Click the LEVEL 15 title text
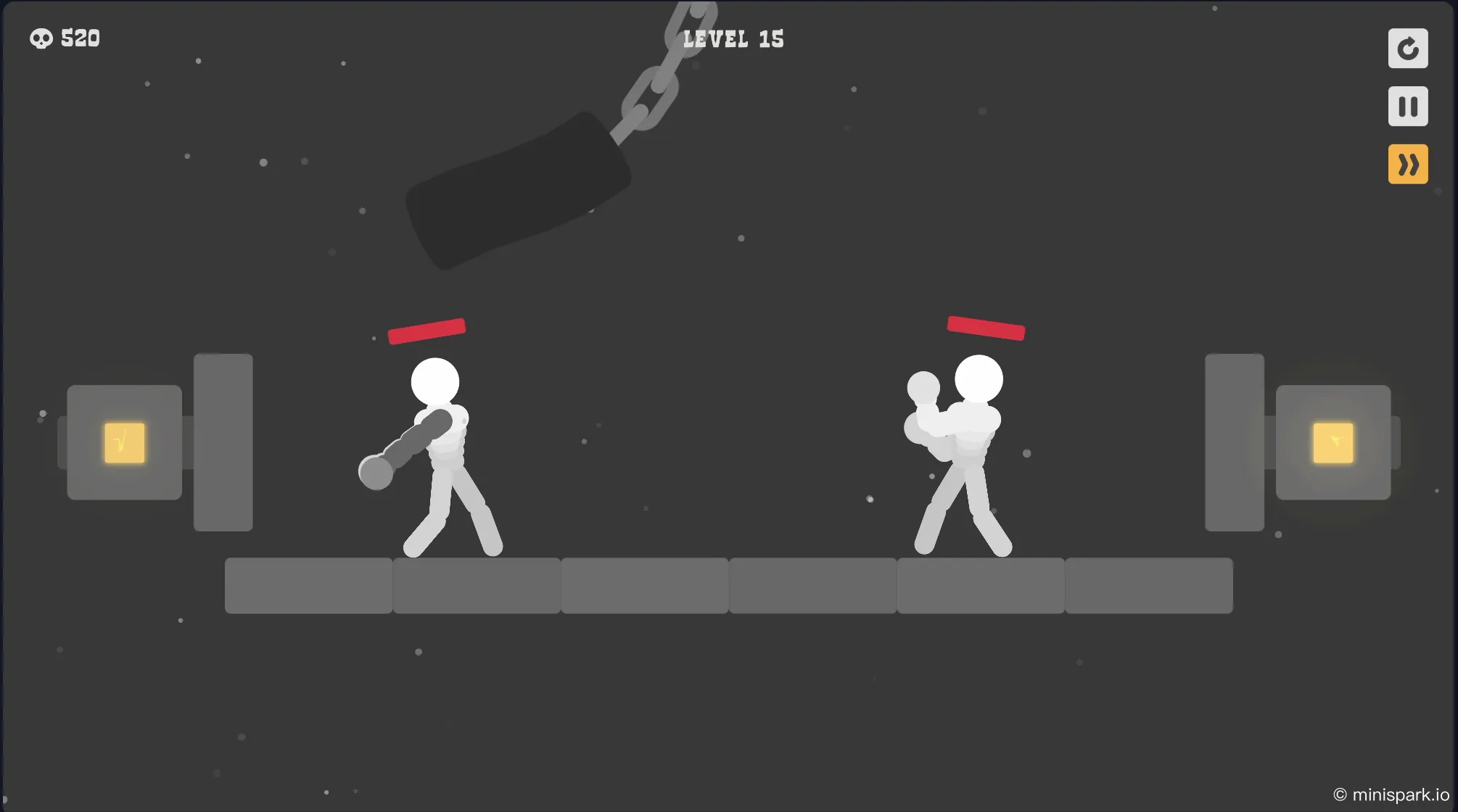The image size is (1458, 812). (x=733, y=39)
